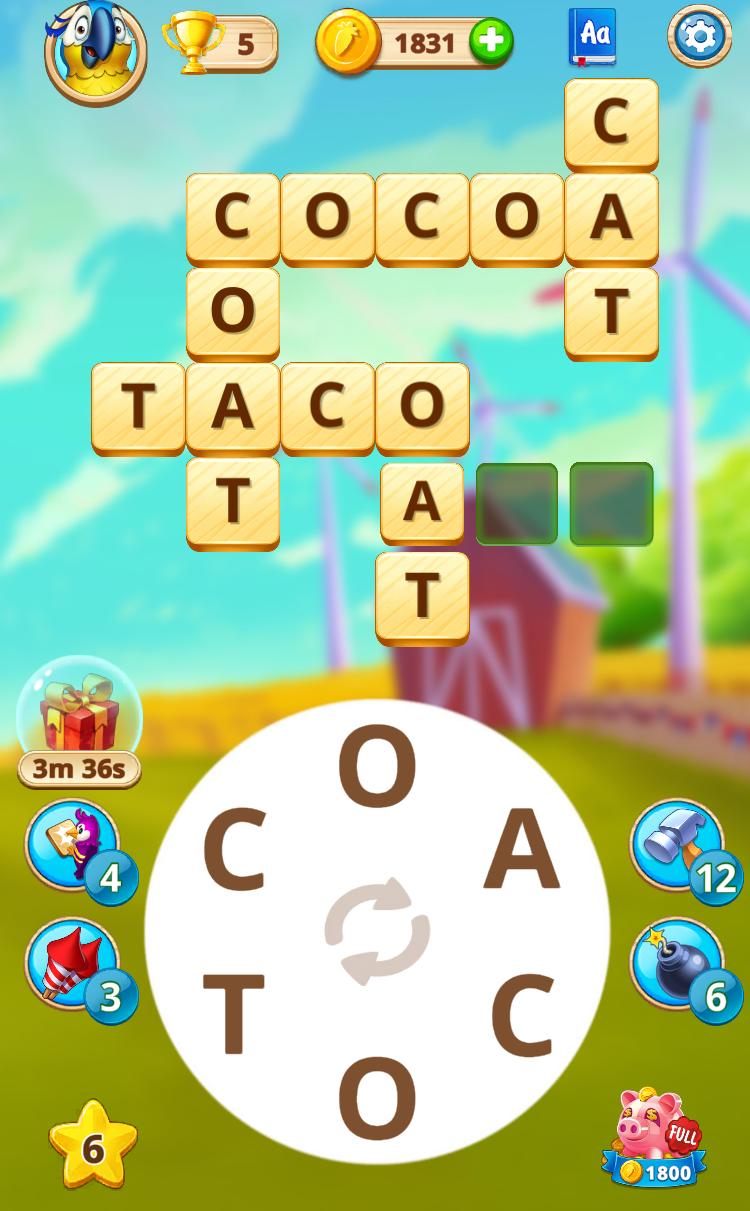Open the parrot profile avatar
The height and width of the screenshot is (1211, 750).
[x=95, y=47]
